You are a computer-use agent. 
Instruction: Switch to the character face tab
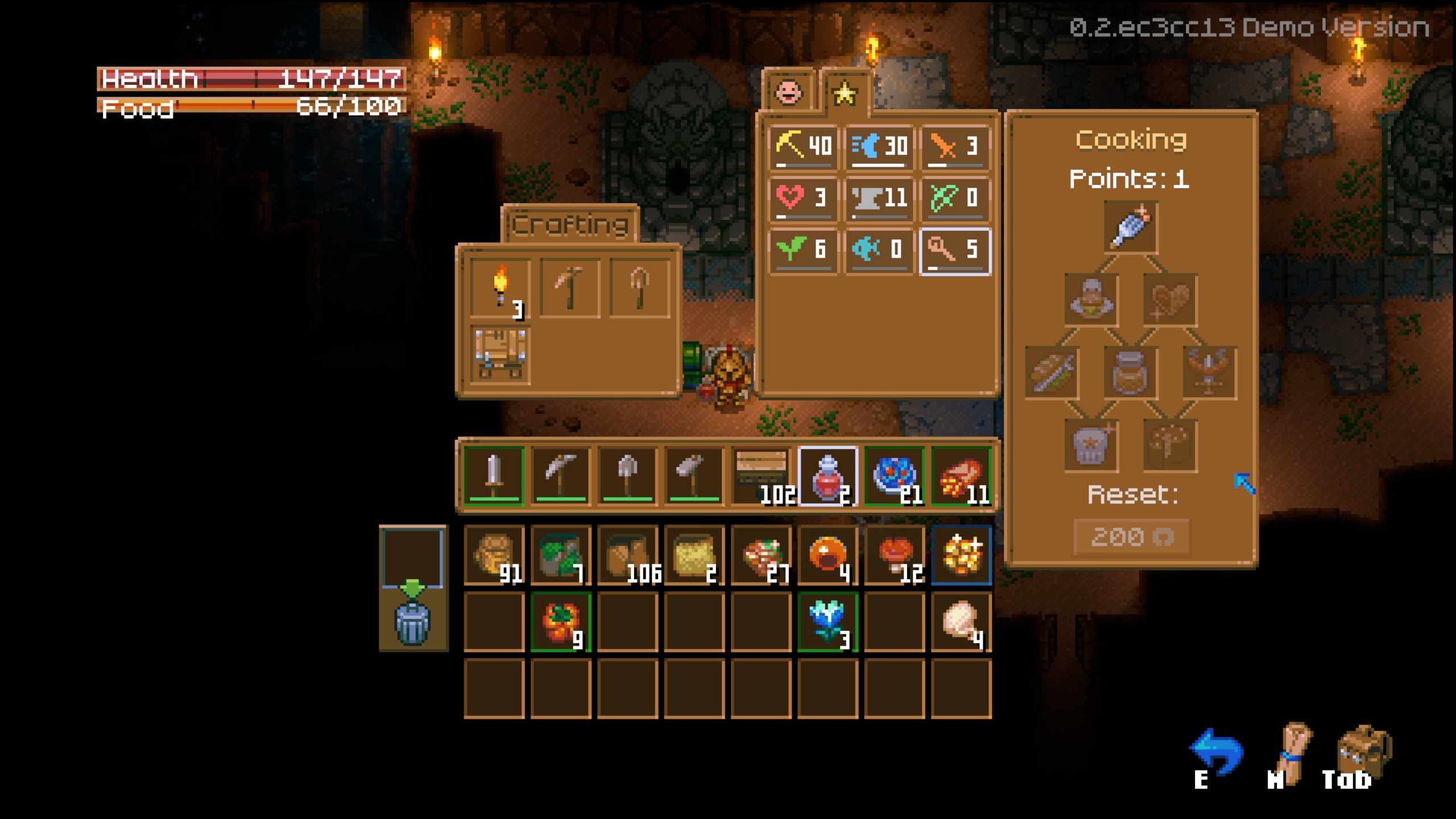tap(788, 91)
